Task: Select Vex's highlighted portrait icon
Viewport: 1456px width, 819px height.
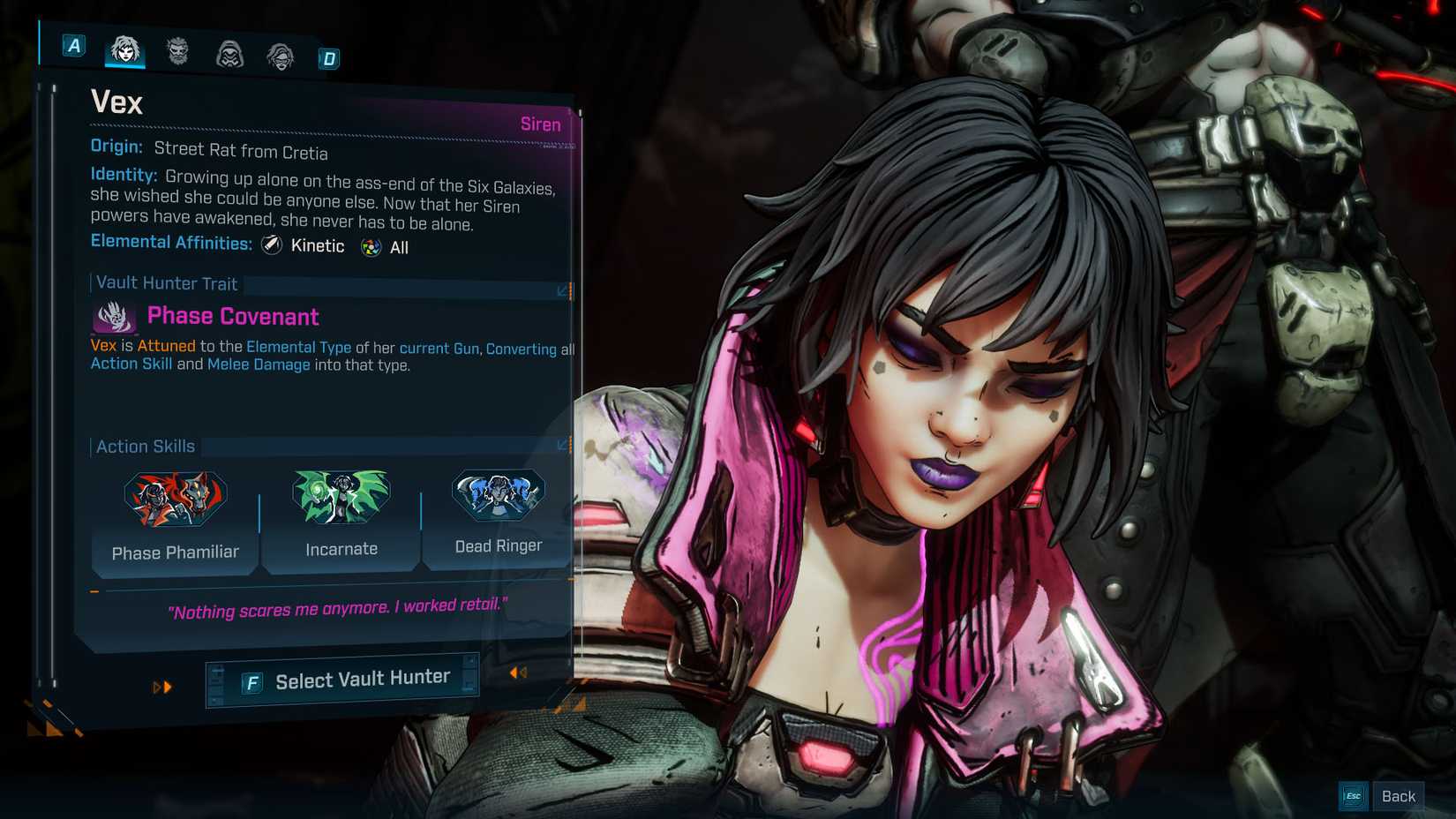Action: pyautogui.click(x=125, y=51)
